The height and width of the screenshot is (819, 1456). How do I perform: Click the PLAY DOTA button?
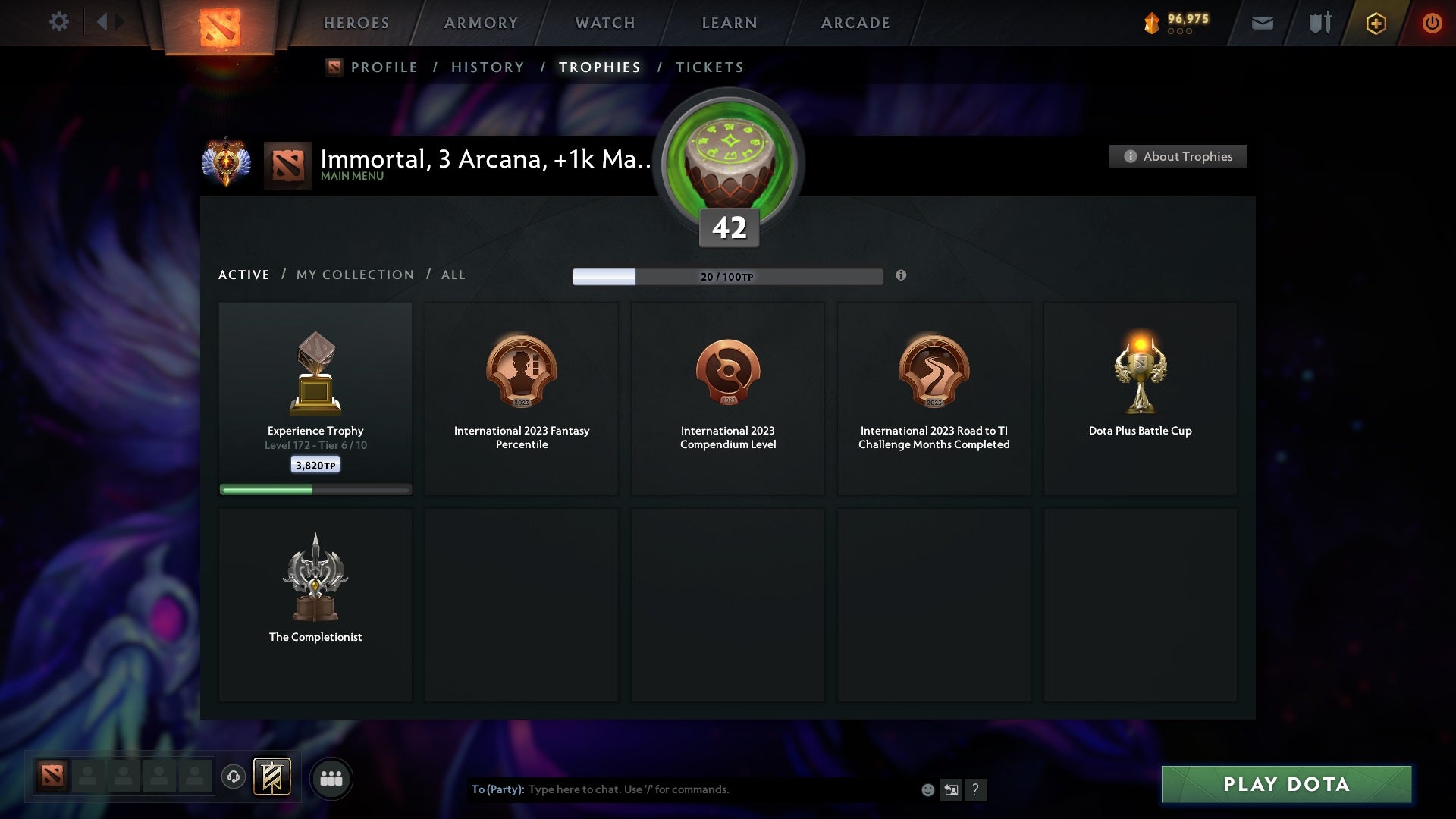coord(1285,785)
